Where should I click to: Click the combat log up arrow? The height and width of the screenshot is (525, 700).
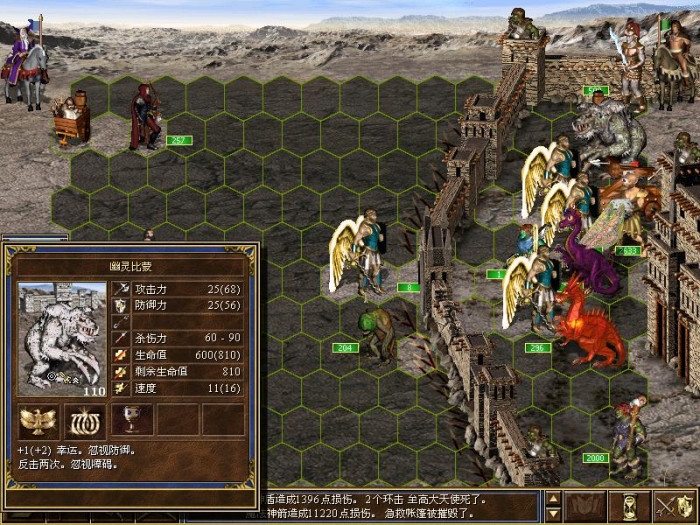click(x=553, y=498)
